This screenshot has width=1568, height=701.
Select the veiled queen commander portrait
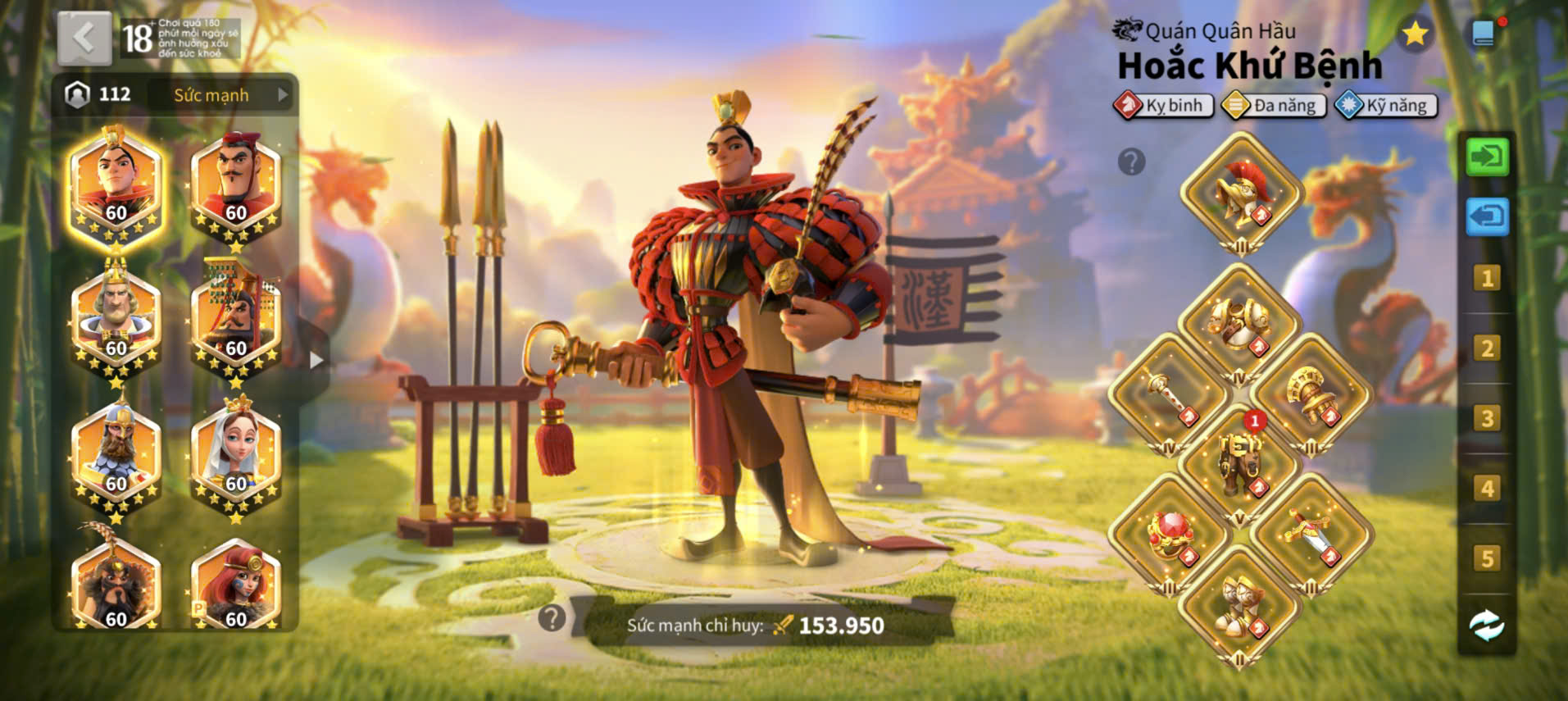pos(236,455)
